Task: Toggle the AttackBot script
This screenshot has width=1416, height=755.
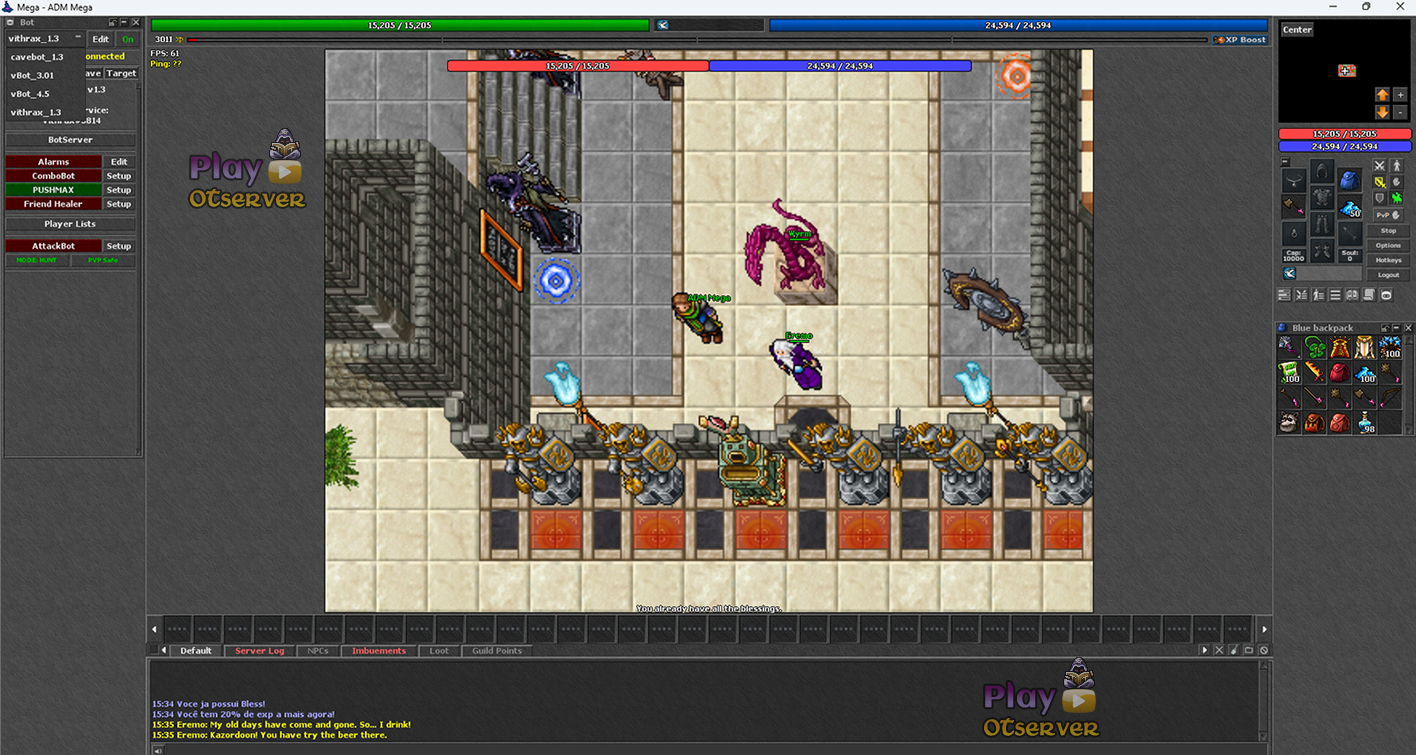Action: point(53,246)
